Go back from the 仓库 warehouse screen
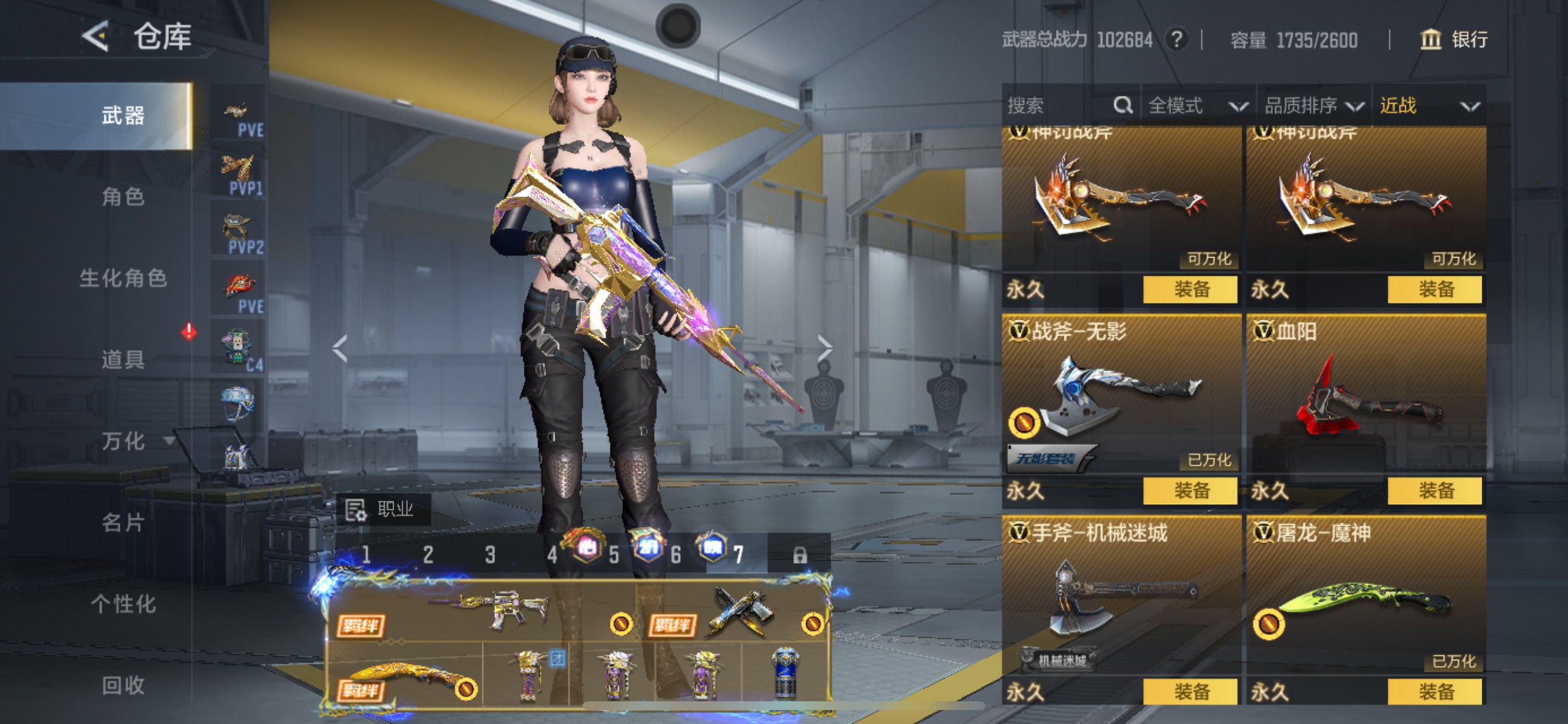 pyautogui.click(x=96, y=37)
